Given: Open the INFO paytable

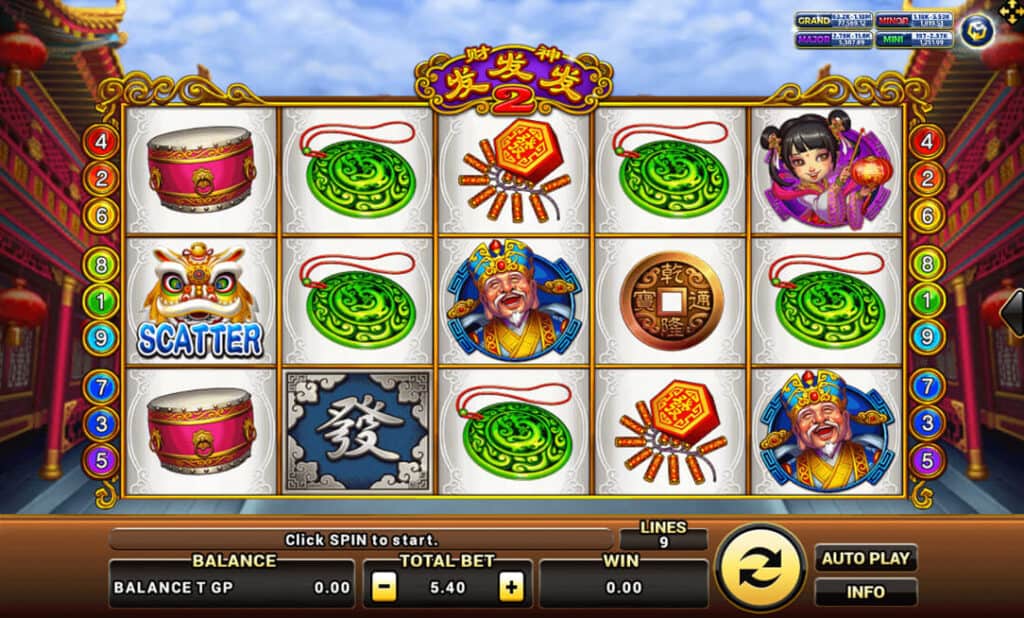Looking at the screenshot, I should (866, 592).
